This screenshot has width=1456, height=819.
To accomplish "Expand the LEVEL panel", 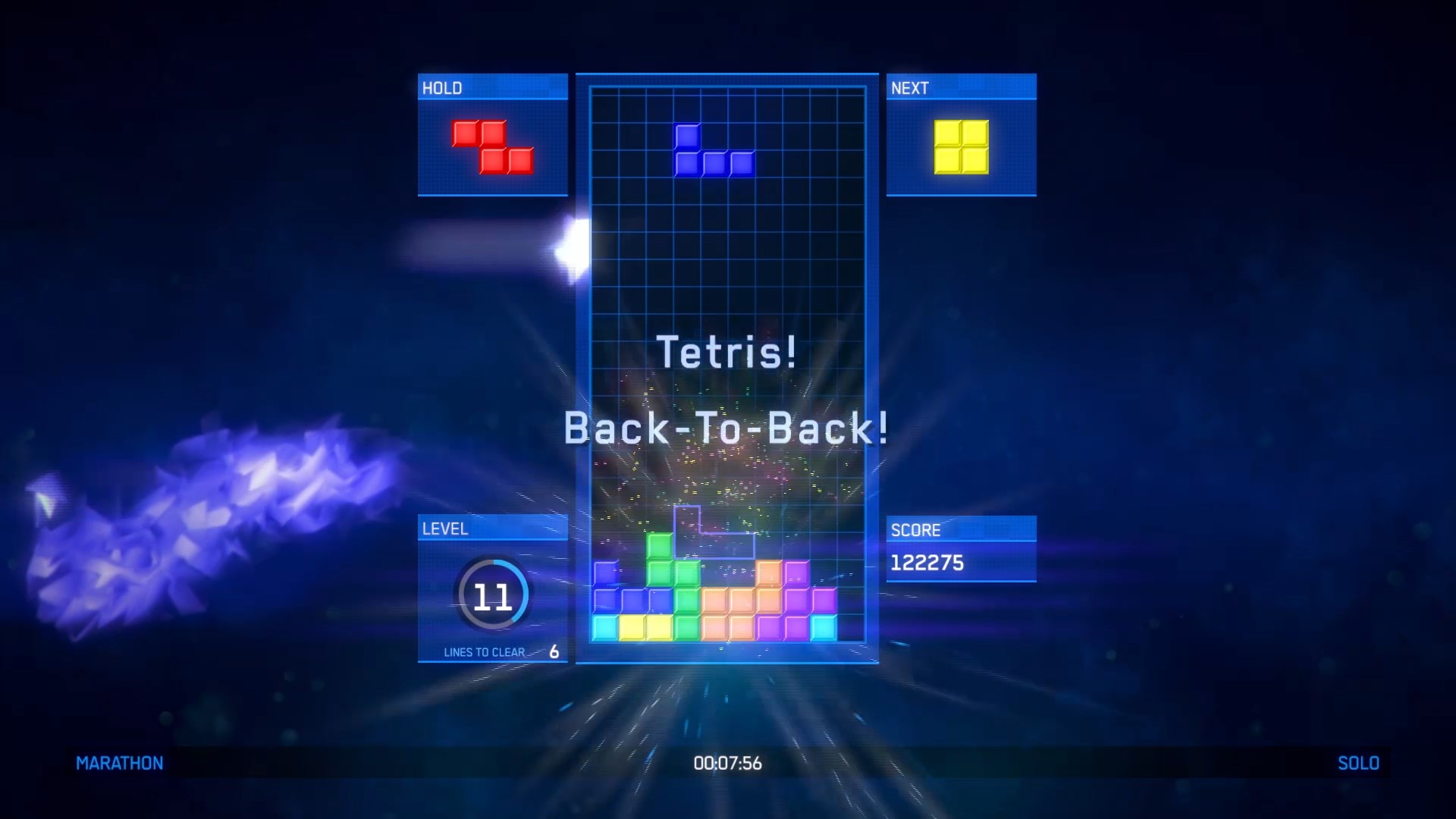I will coord(492,529).
